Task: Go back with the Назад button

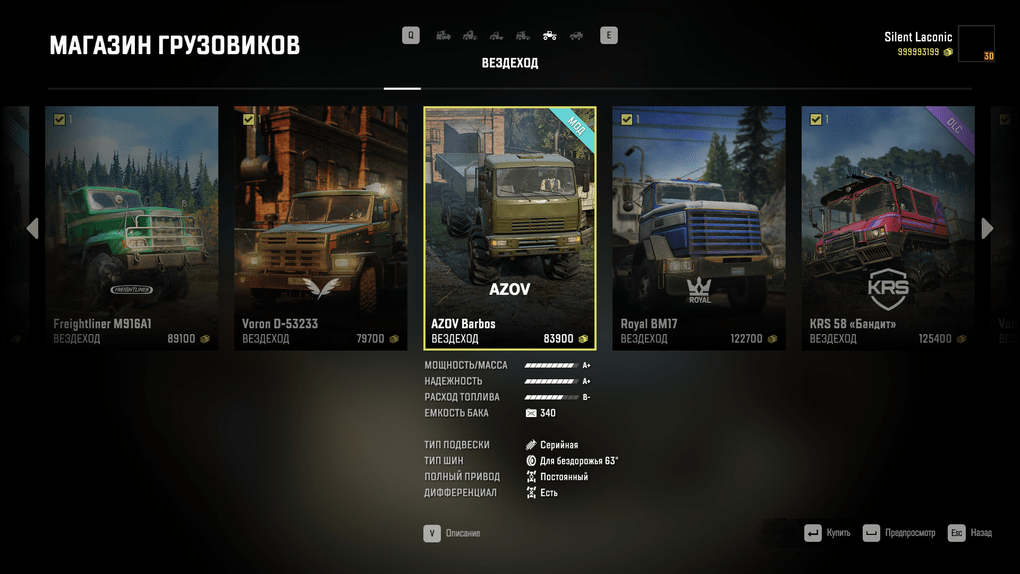Action: point(970,533)
